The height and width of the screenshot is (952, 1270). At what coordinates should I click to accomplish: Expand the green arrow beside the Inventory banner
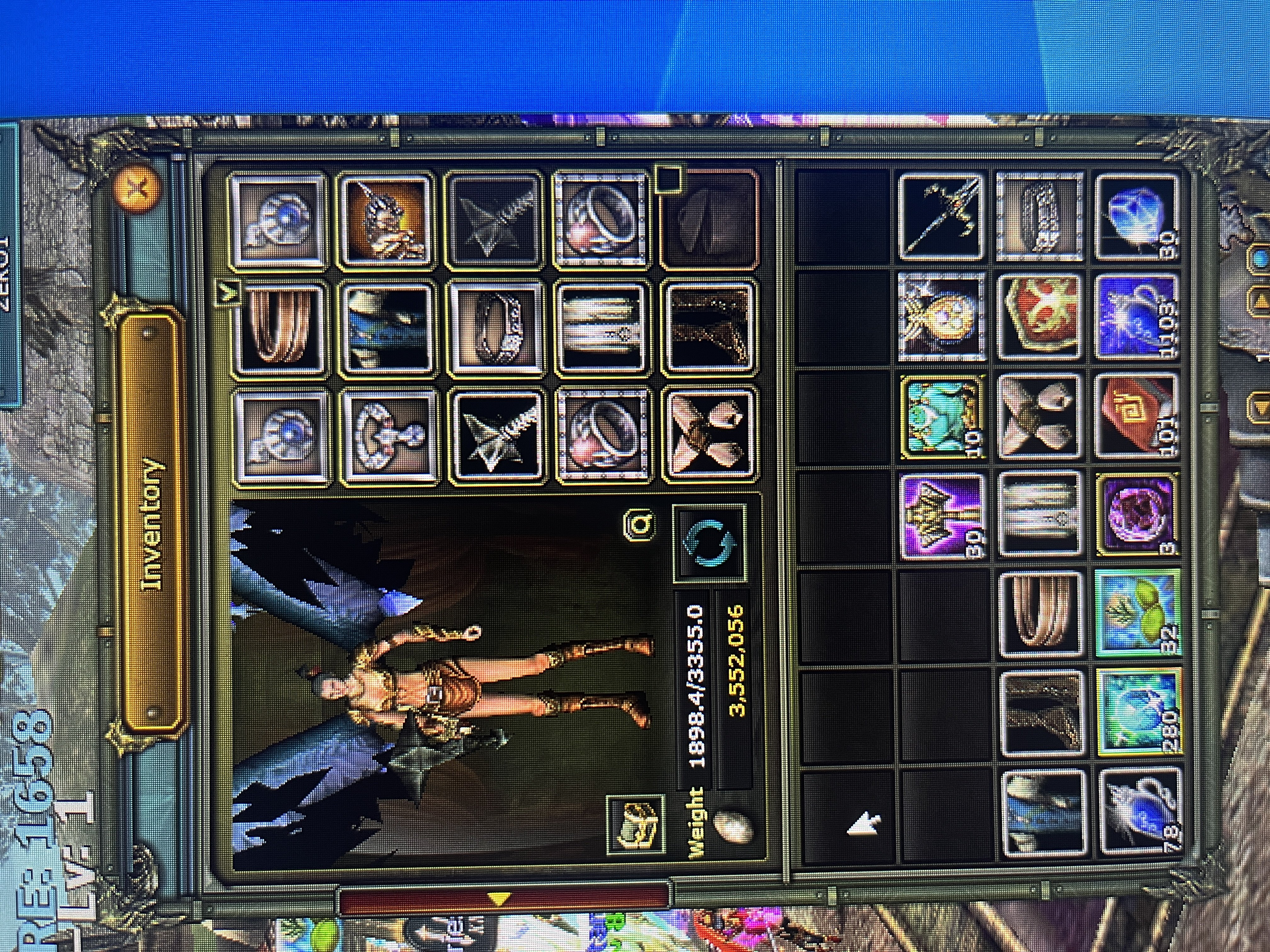pyautogui.click(x=227, y=293)
